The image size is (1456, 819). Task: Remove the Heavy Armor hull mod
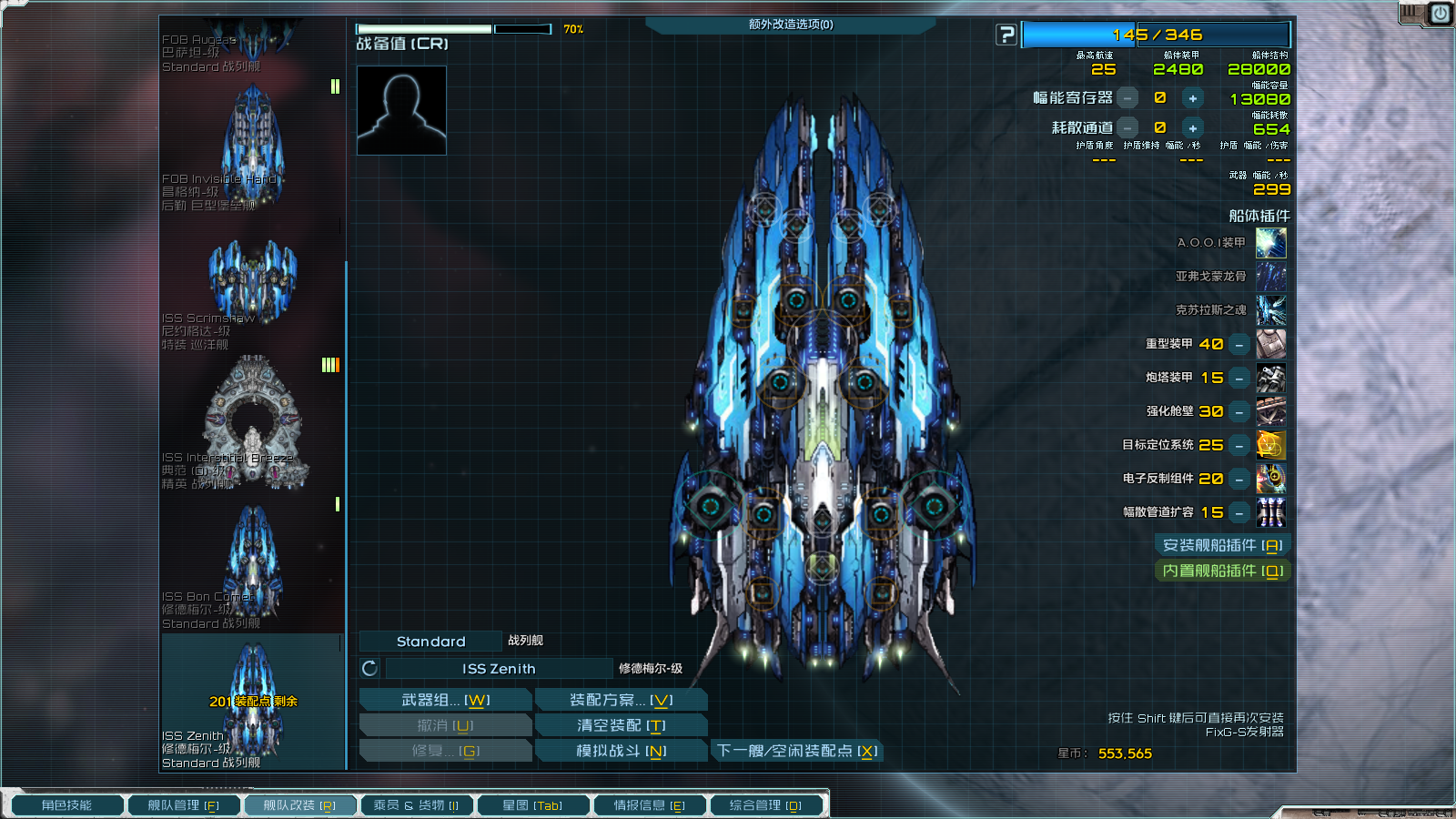1239,345
